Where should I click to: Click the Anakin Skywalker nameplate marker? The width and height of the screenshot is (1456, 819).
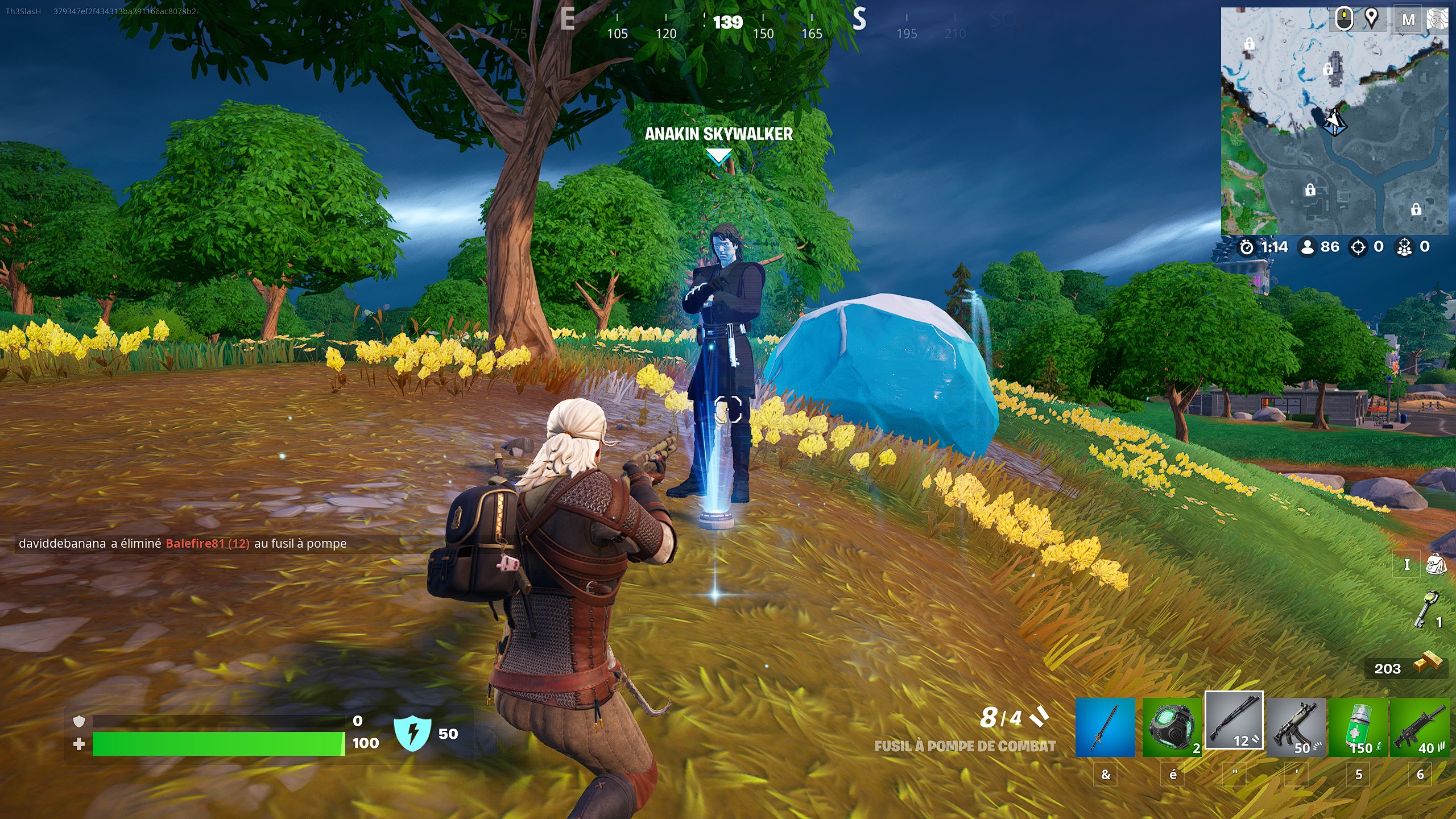[x=718, y=135]
